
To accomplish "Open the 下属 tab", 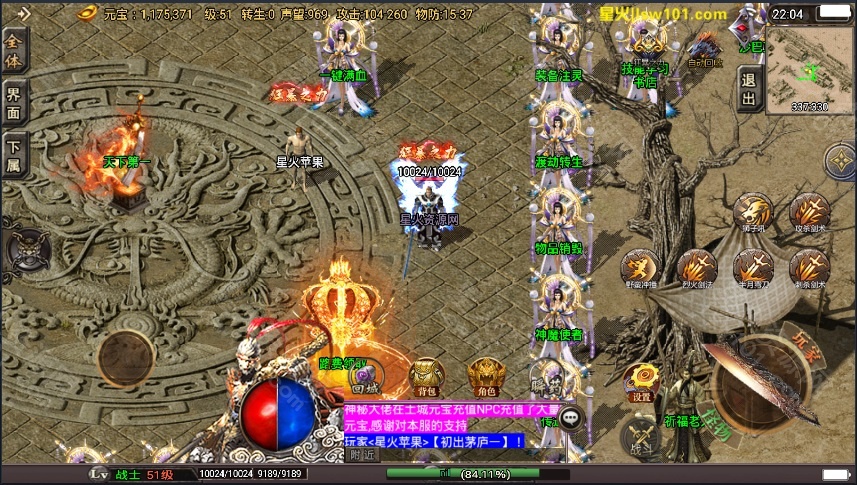I will (x=14, y=154).
